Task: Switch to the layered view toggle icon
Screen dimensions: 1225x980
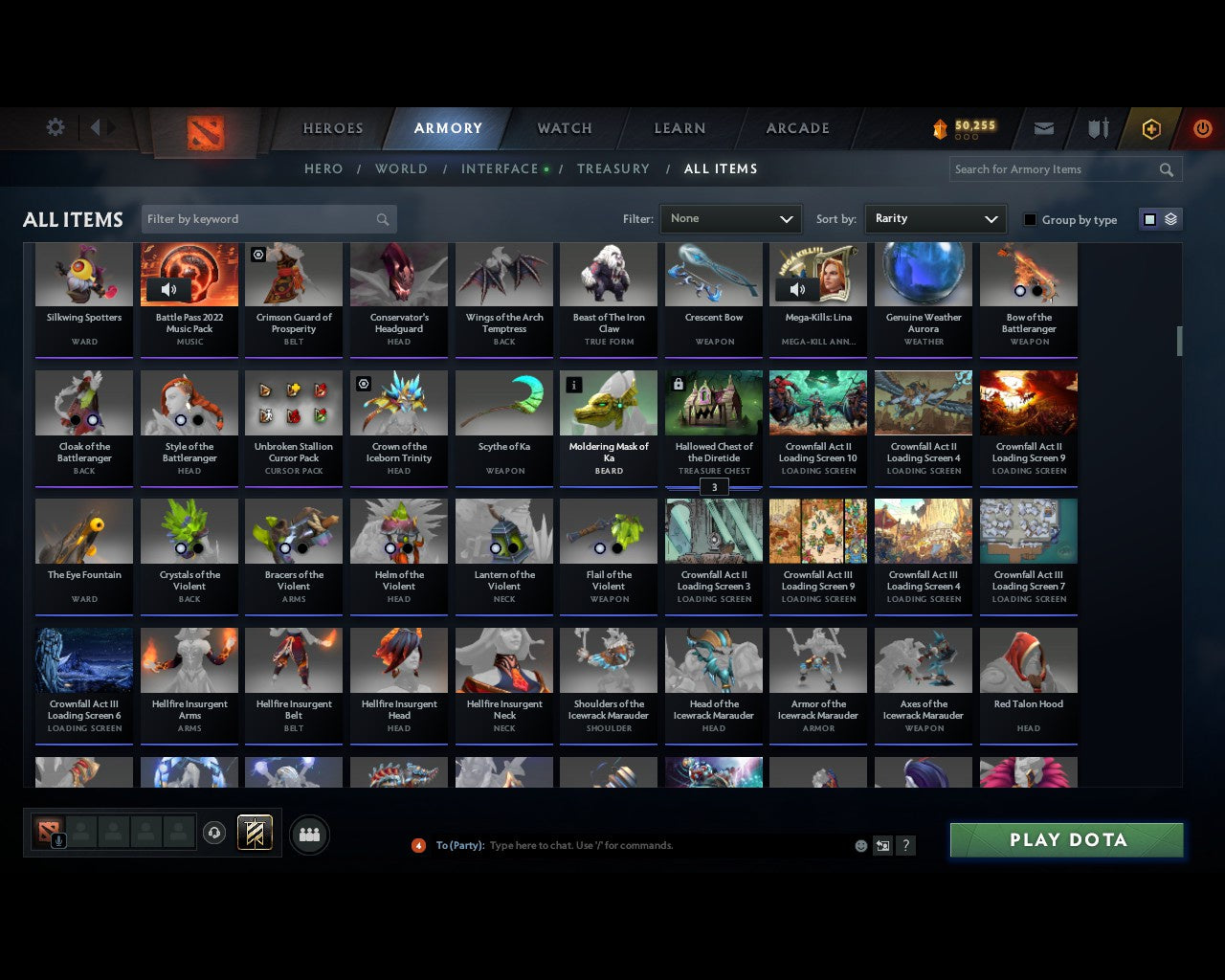Action: click(1169, 219)
